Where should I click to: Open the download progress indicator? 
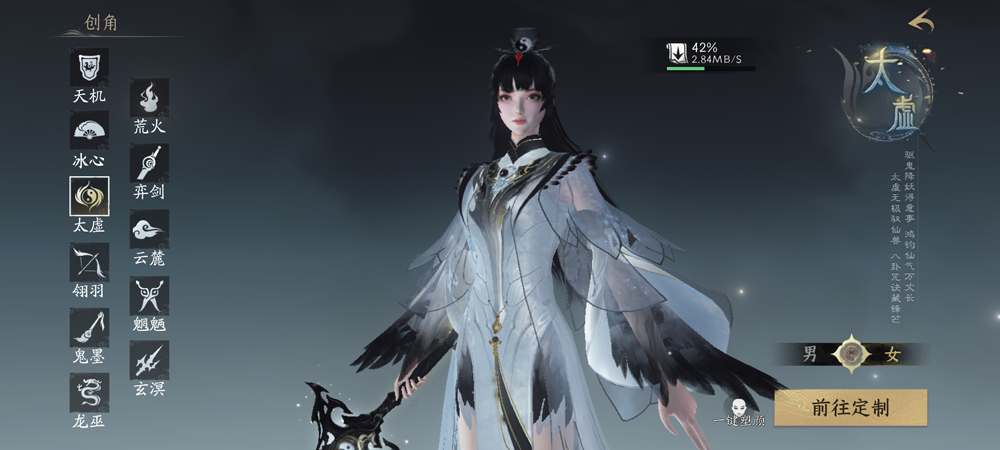(705, 54)
